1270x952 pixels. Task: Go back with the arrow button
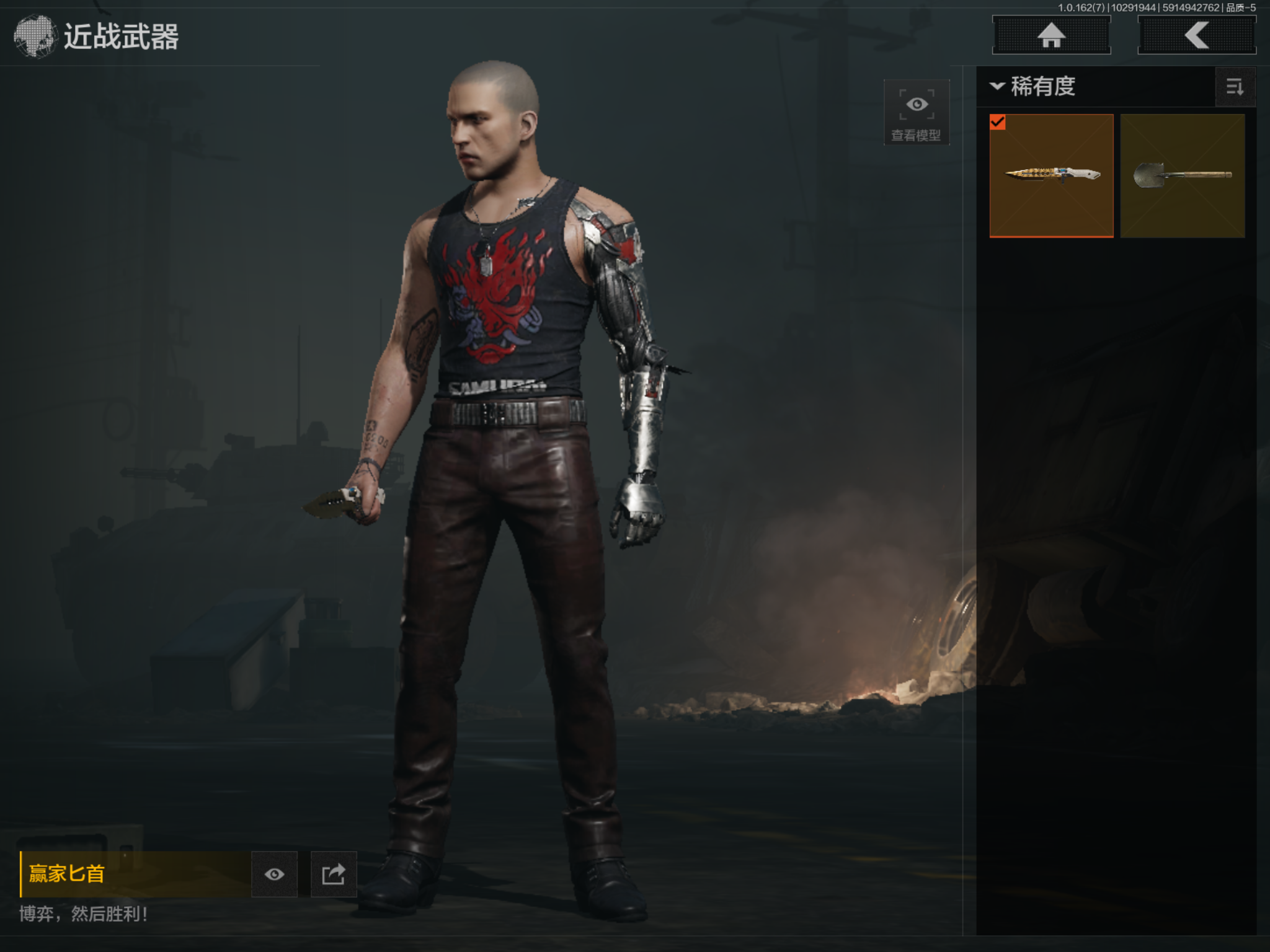point(1197,35)
